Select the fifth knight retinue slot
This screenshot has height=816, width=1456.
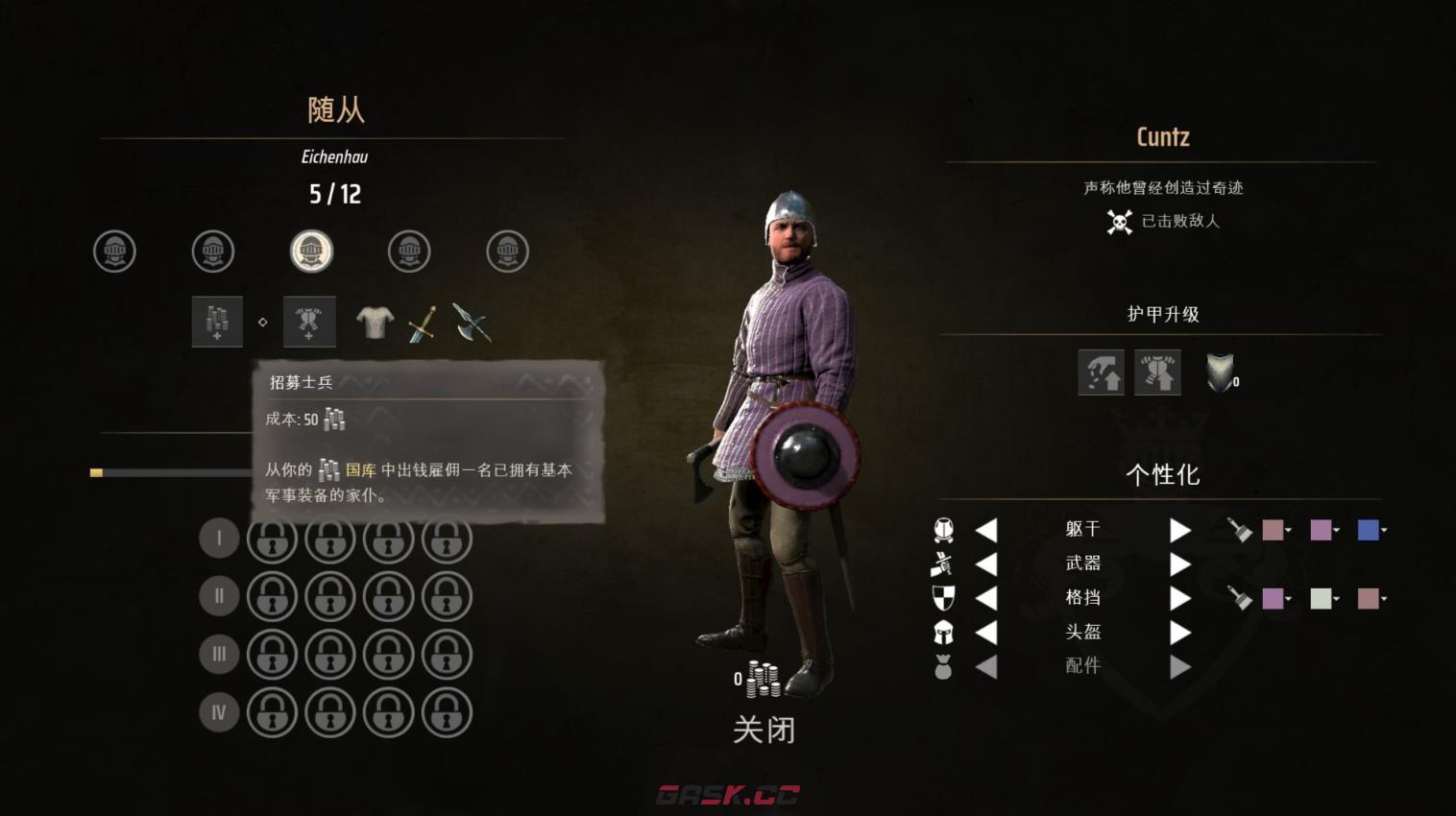[x=507, y=252]
